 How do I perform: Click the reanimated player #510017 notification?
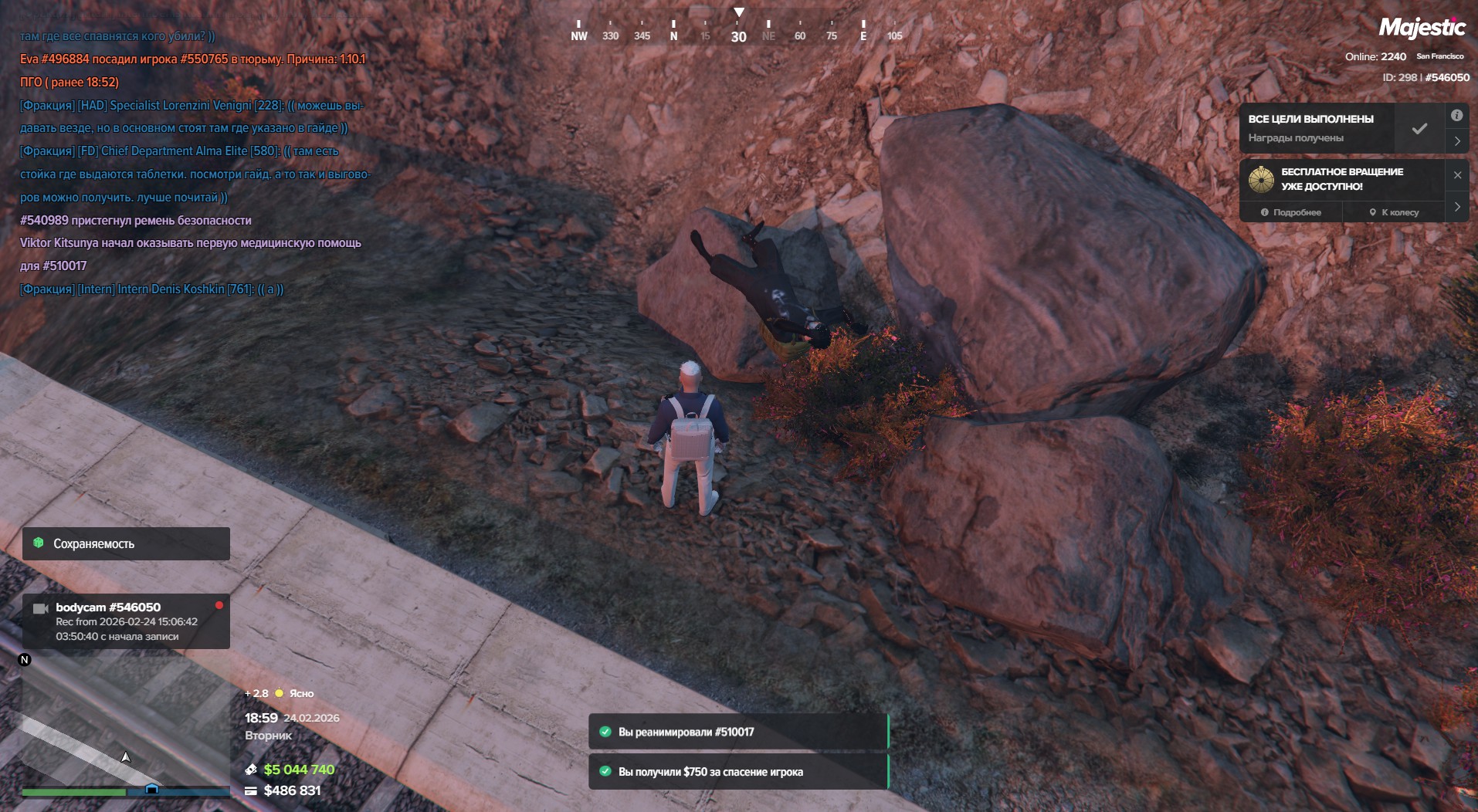737,732
